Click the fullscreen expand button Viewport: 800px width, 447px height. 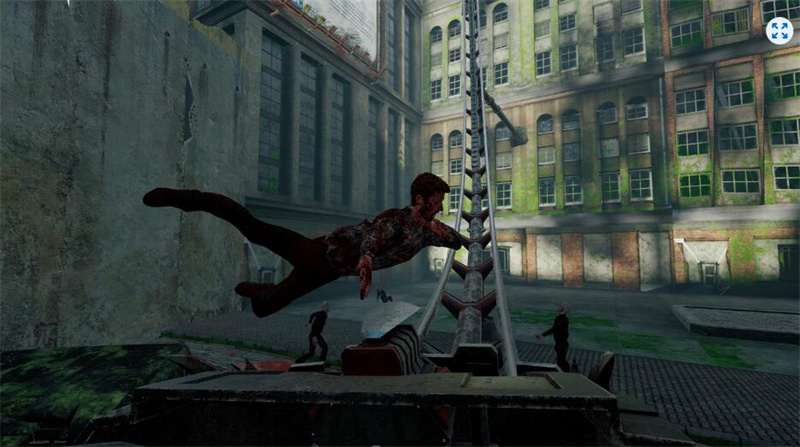[x=778, y=31]
